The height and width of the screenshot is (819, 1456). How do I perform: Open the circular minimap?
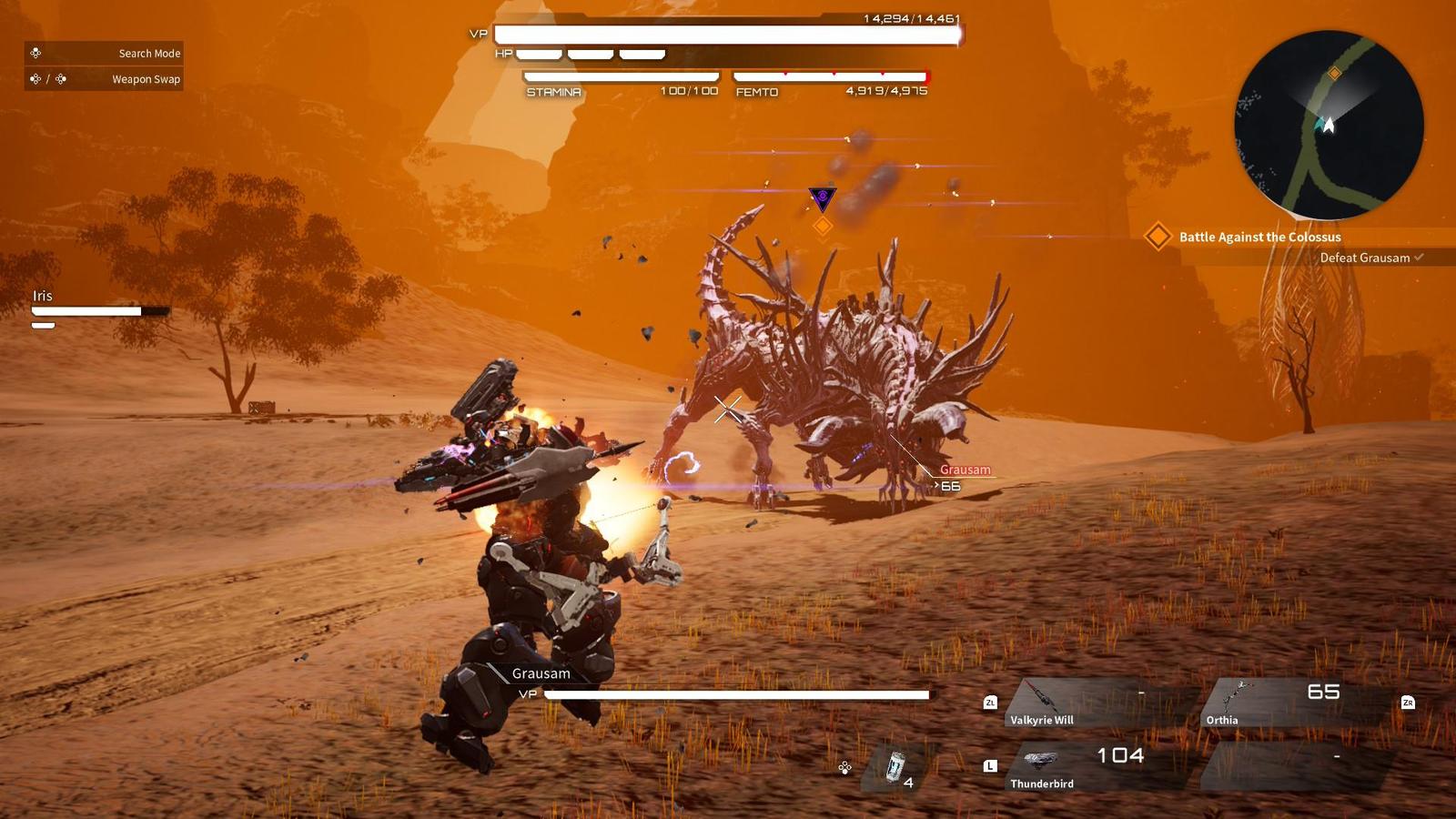coord(1329,126)
